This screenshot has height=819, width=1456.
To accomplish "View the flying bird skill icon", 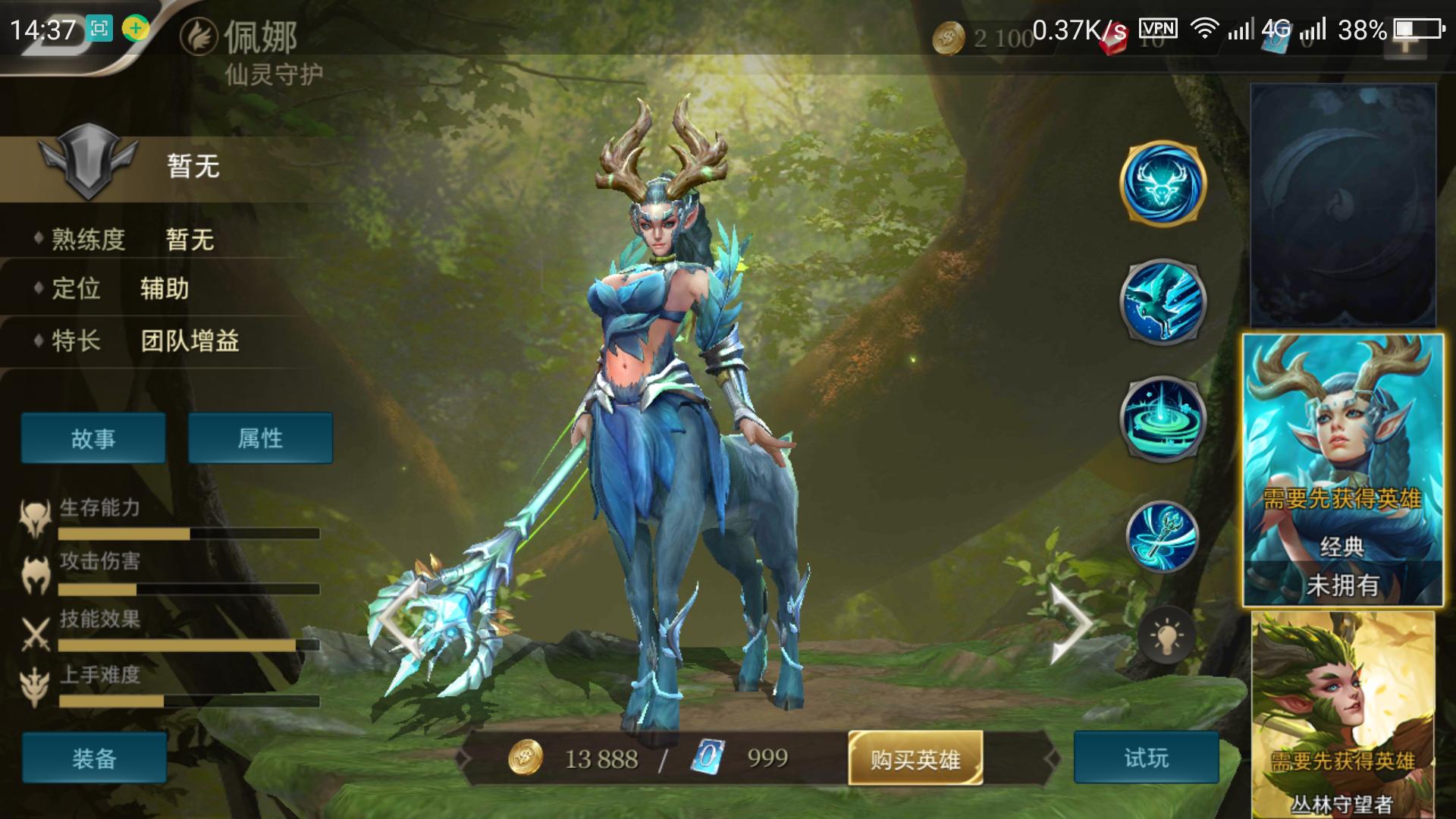I will click(1163, 302).
